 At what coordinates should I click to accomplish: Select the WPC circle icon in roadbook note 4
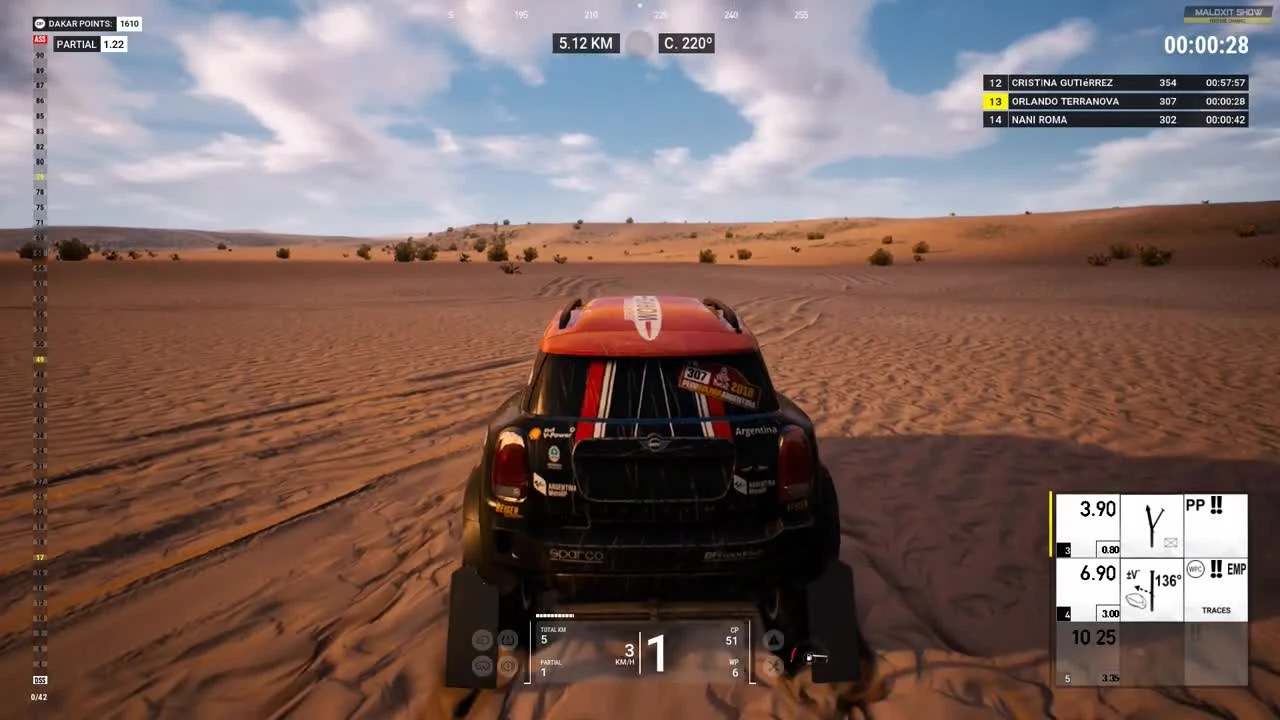click(1195, 568)
